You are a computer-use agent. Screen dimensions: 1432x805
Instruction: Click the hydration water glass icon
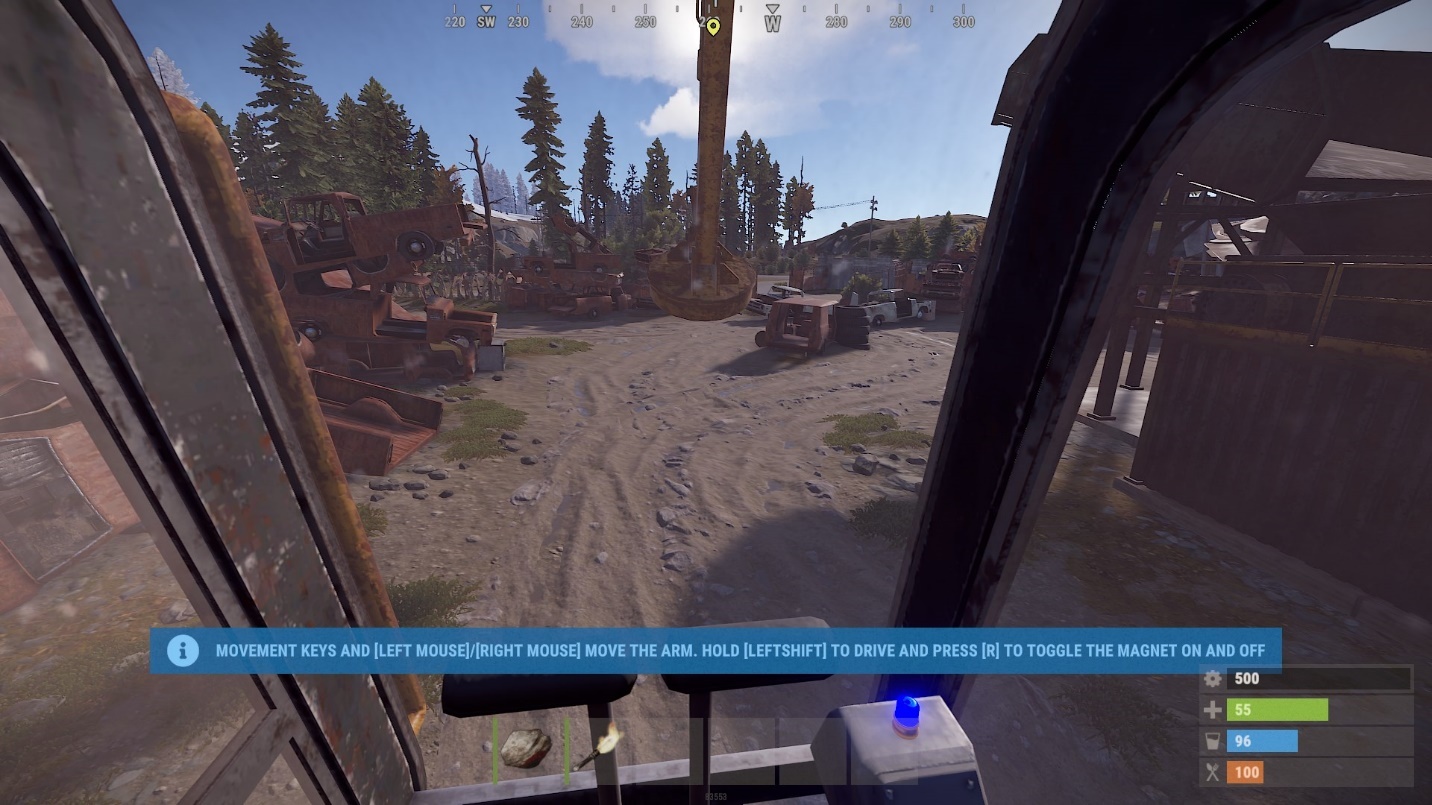click(1212, 740)
